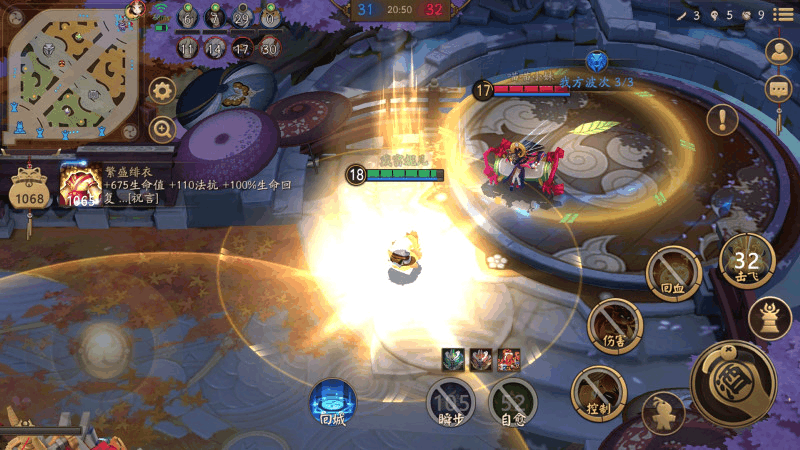This screenshot has height=450, width=800.
Task: Select the red armored hero portrait icon
Action: [x=508, y=360]
